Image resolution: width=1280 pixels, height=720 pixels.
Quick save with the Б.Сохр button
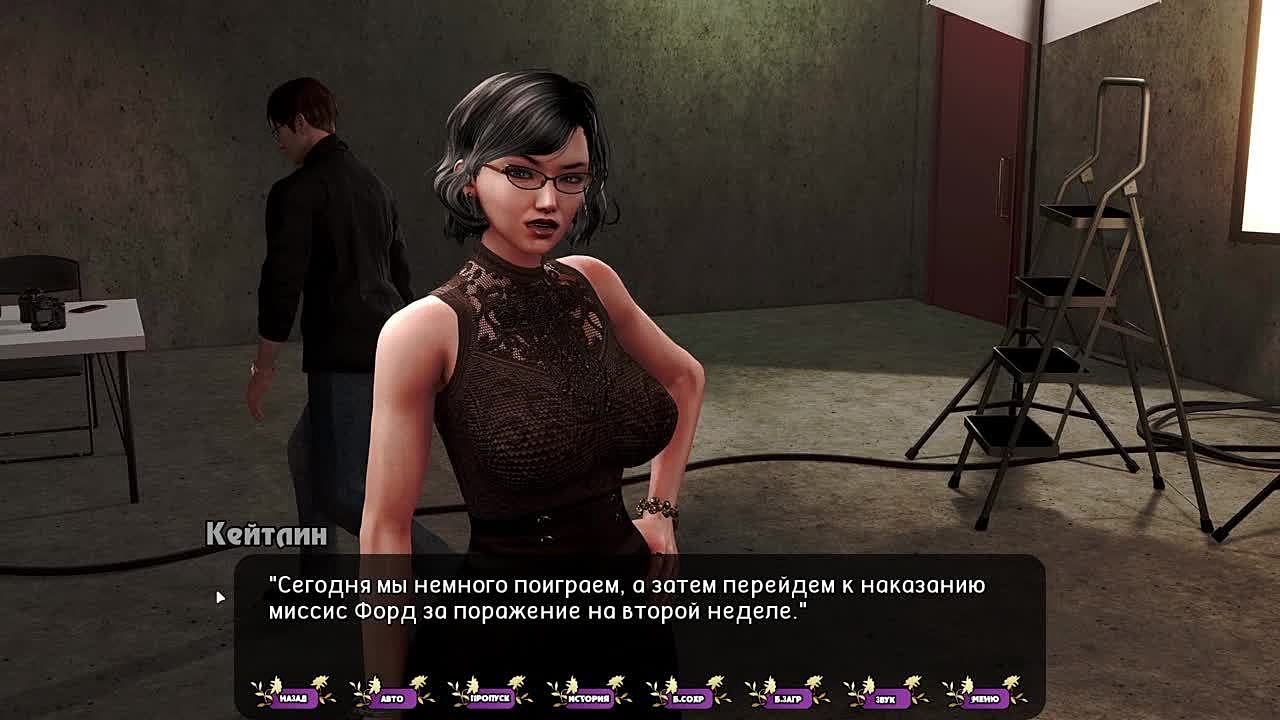[689, 697]
